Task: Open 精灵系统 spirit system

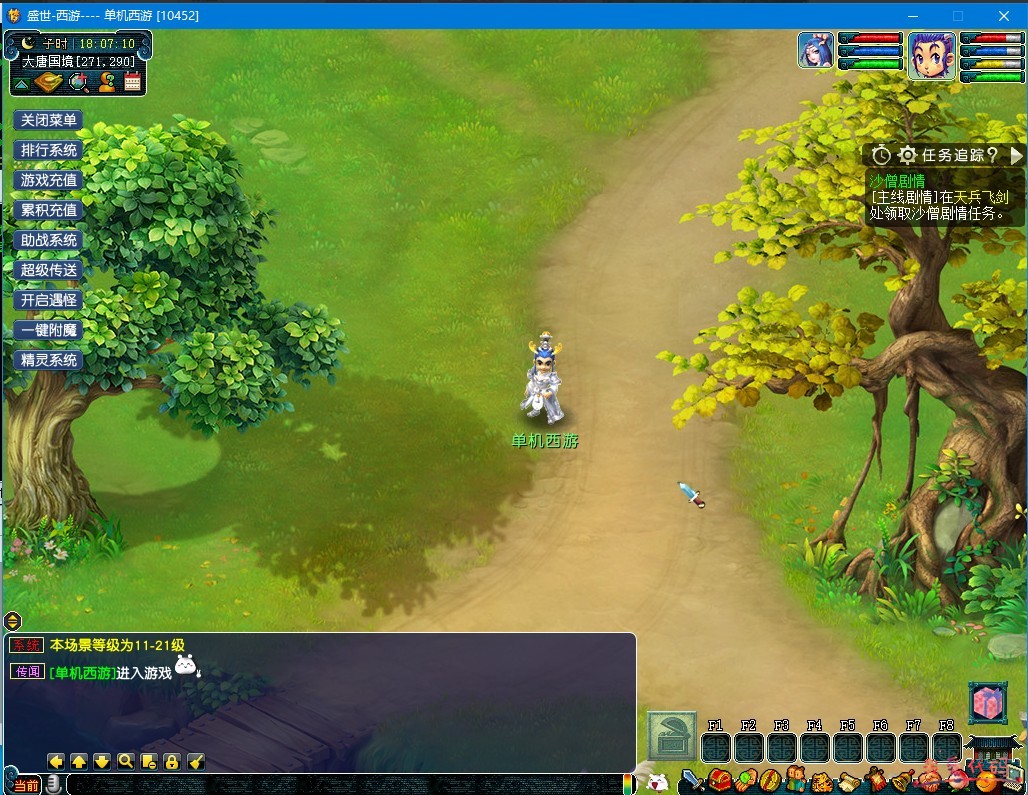Action: [48, 360]
